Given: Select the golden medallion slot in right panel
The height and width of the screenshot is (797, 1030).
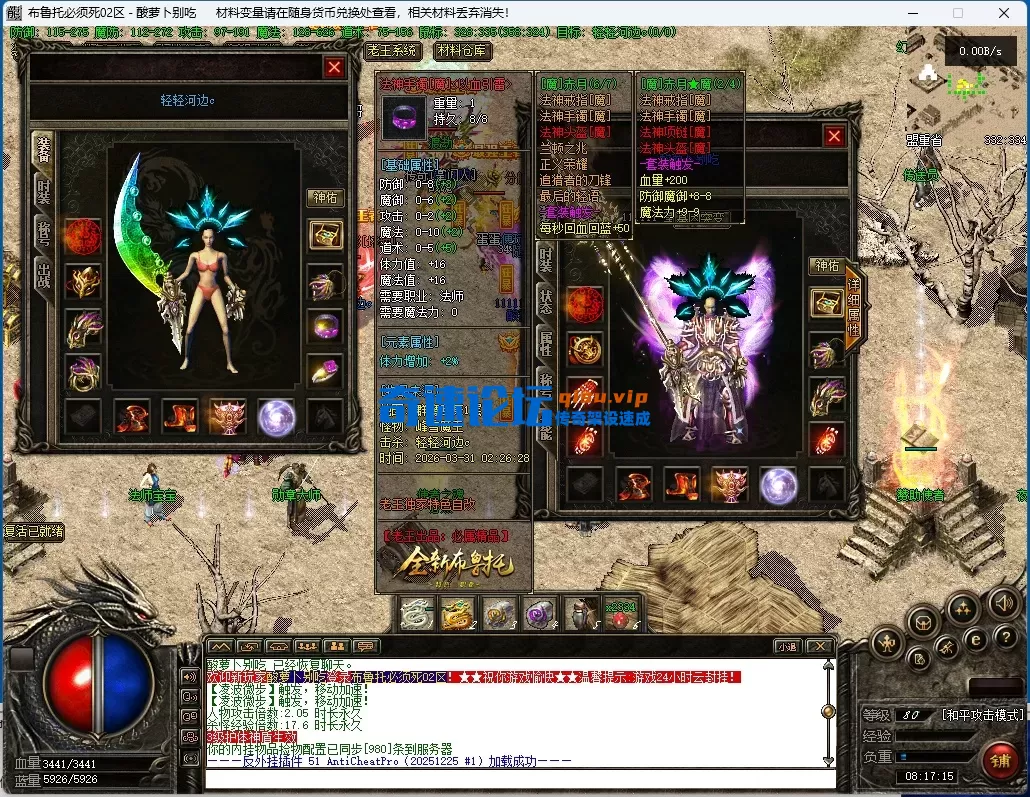Looking at the screenshot, I should click(x=585, y=348).
